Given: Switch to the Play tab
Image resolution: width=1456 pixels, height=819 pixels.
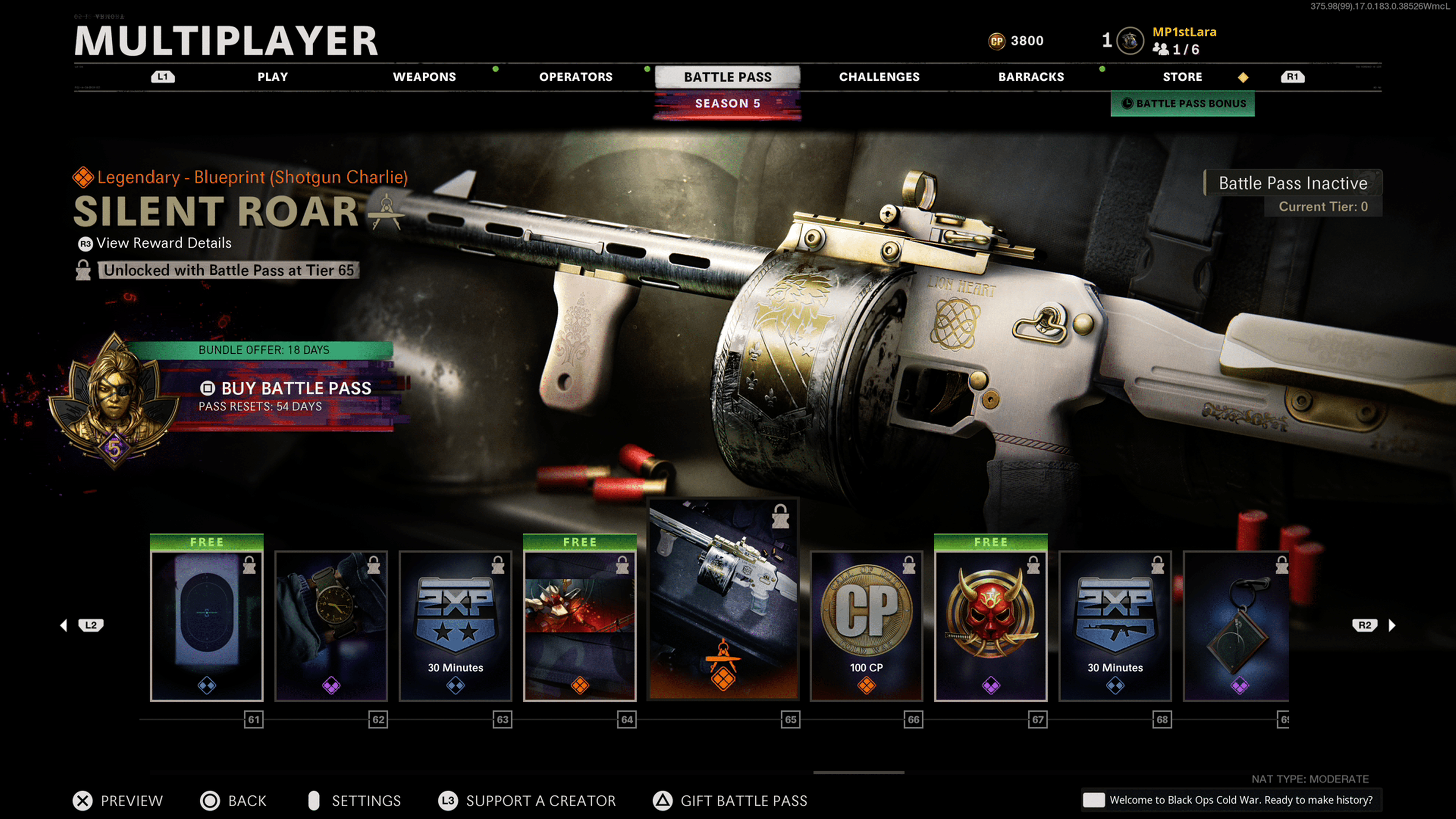Looking at the screenshot, I should click(x=273, y=77).
